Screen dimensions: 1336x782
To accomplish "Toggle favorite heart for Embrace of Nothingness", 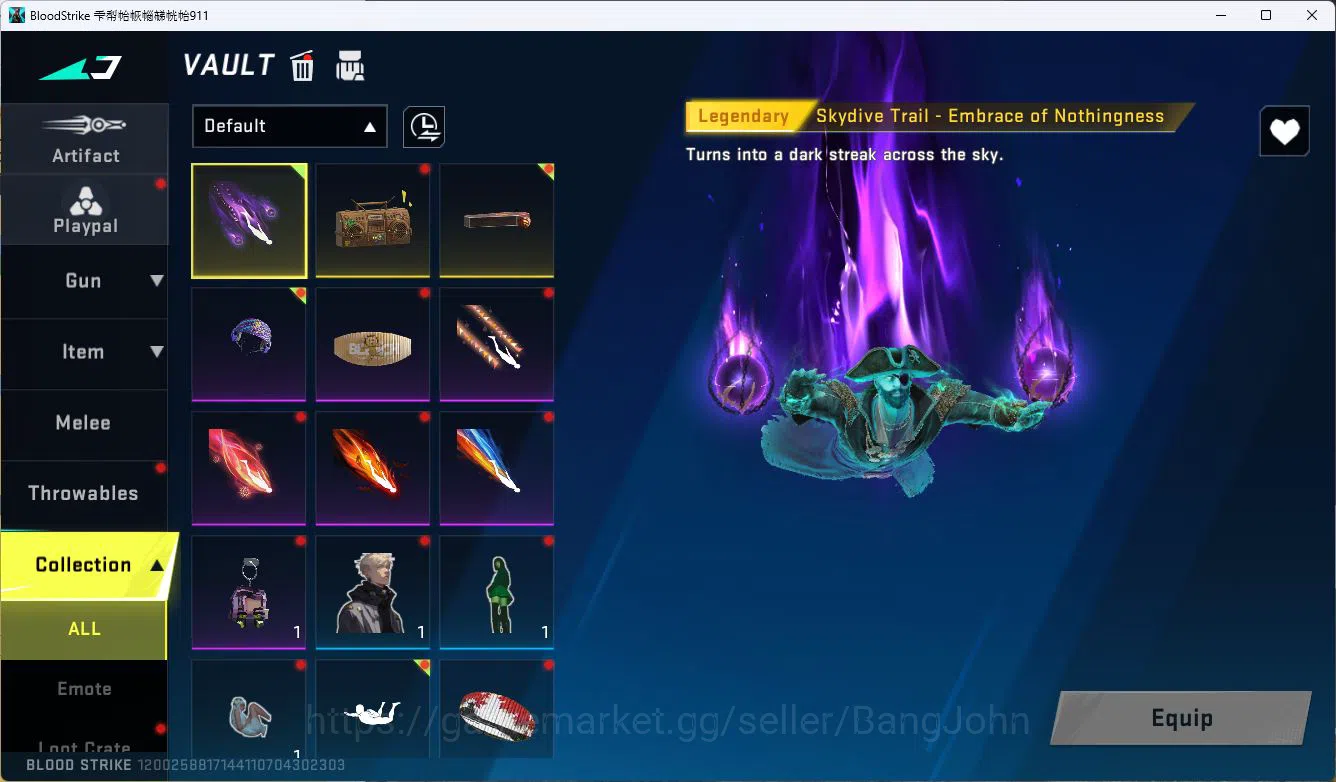I will click(x=1284, y=131).
